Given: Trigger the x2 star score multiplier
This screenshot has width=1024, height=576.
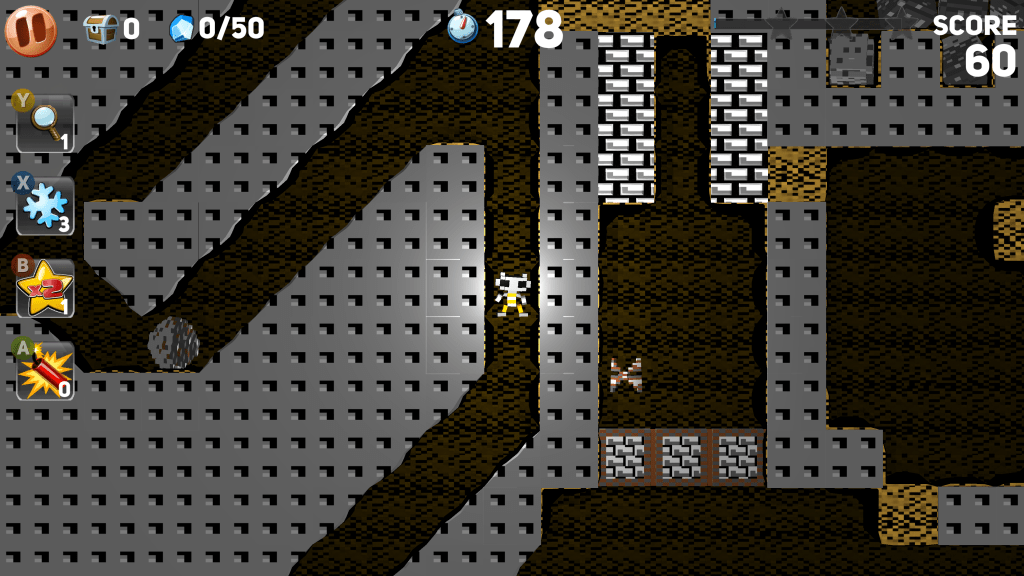Looking at the screenshot, I should 45,289.
